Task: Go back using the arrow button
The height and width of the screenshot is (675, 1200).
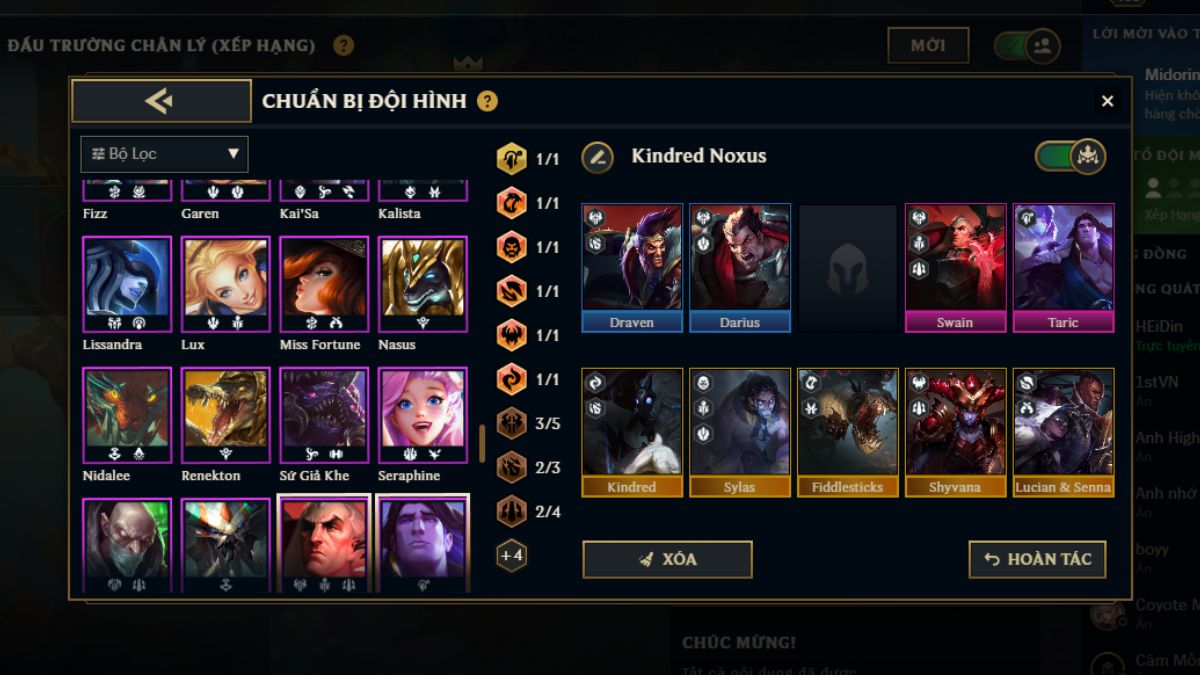Action: tap(161, 101)
